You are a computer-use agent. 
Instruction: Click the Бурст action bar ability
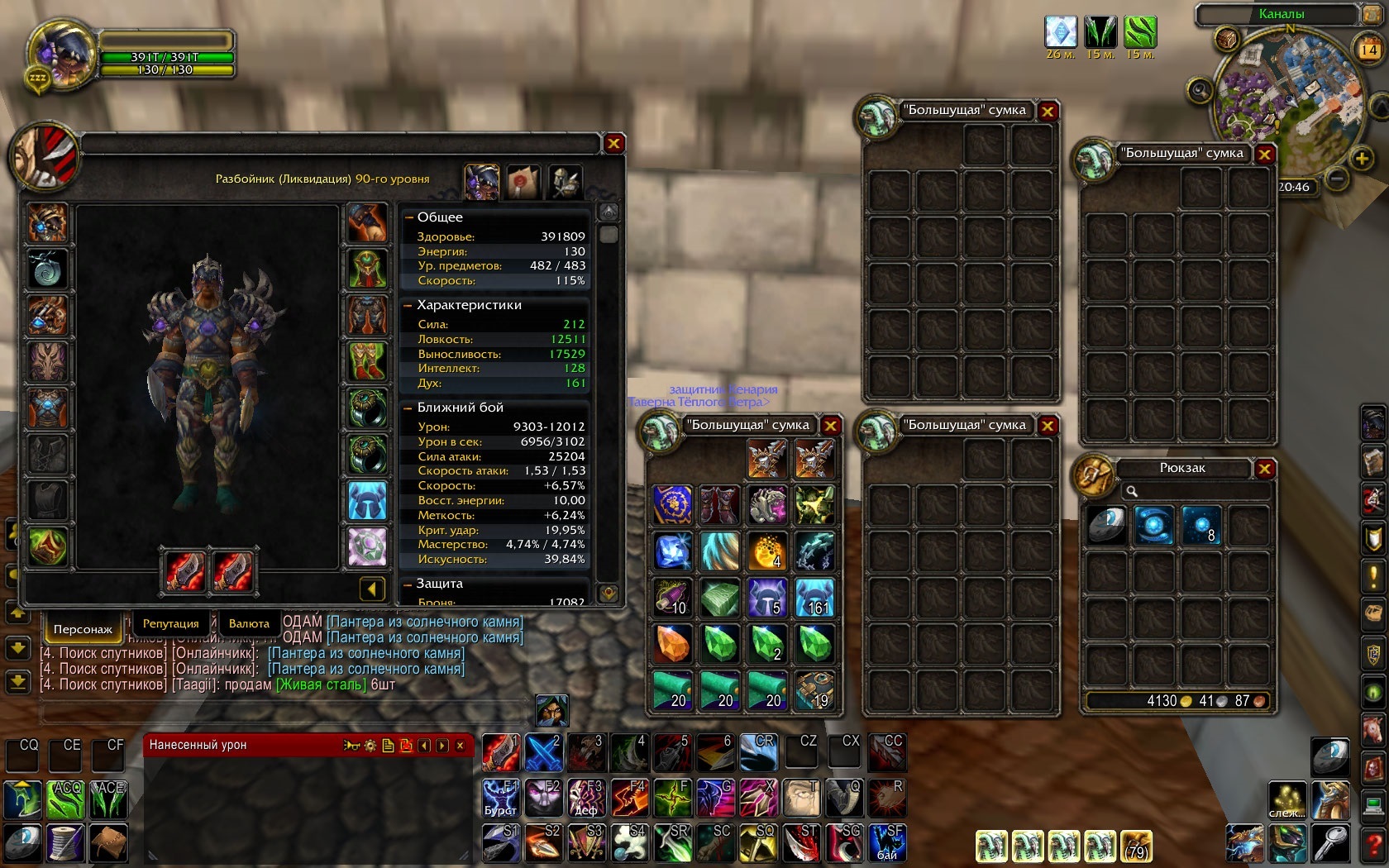(x=501, y=799)
